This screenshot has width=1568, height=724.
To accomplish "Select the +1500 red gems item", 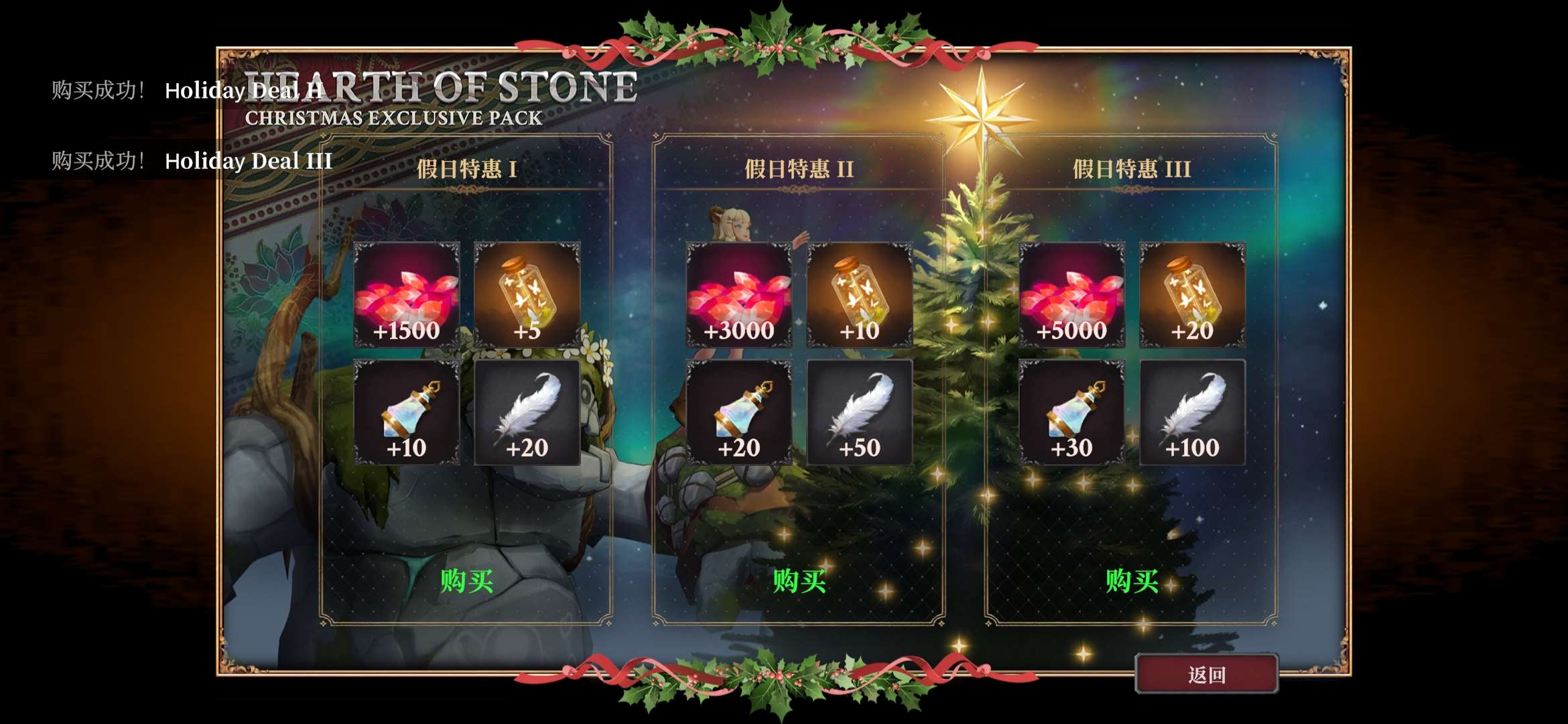I will click(407, 295).
